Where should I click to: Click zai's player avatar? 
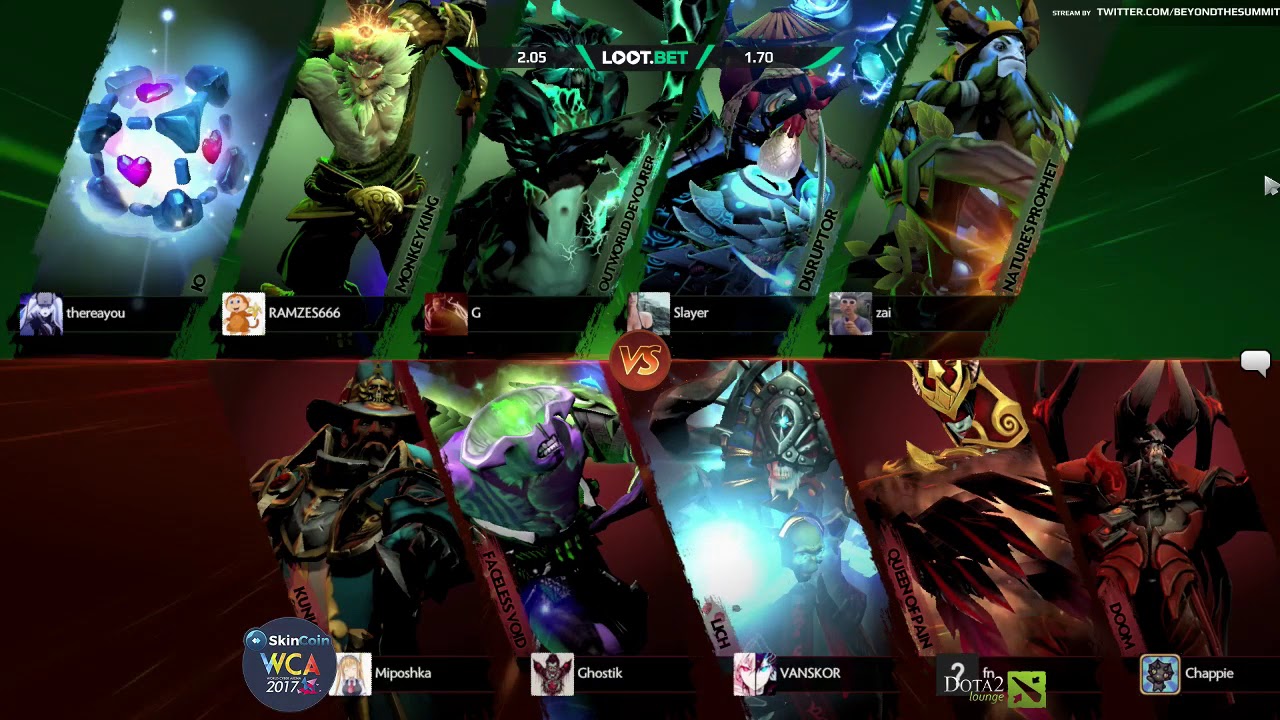click(x=851, y=313)
